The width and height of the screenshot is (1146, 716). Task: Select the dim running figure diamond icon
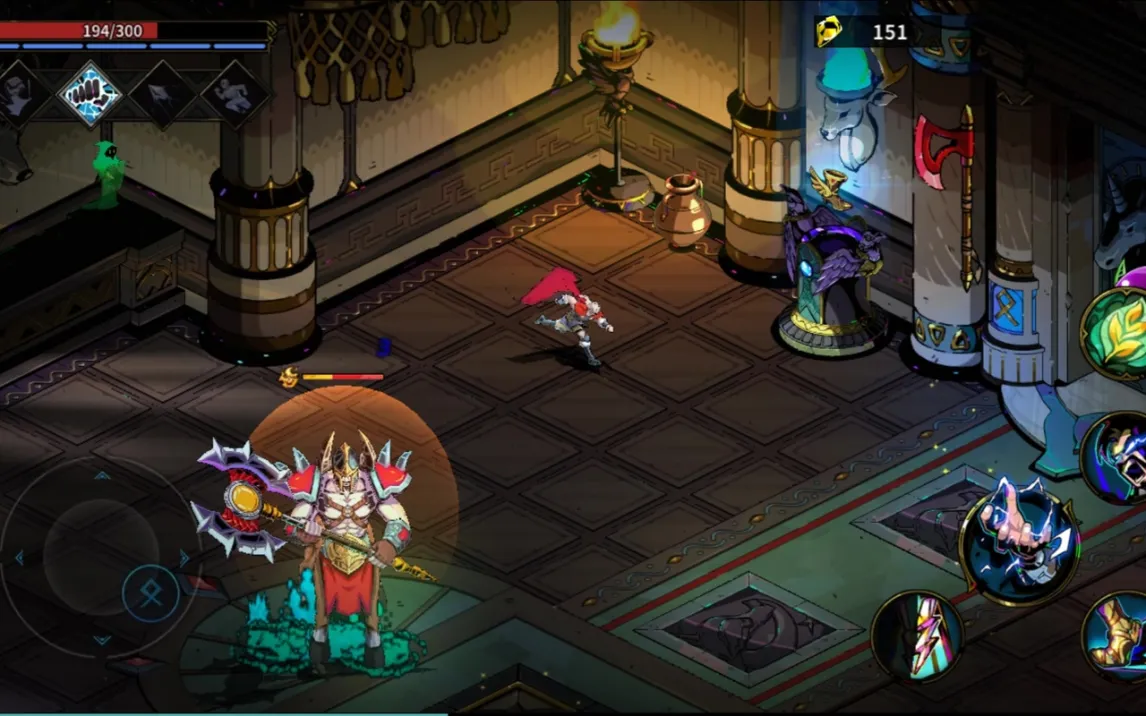[x=235, y=95]
